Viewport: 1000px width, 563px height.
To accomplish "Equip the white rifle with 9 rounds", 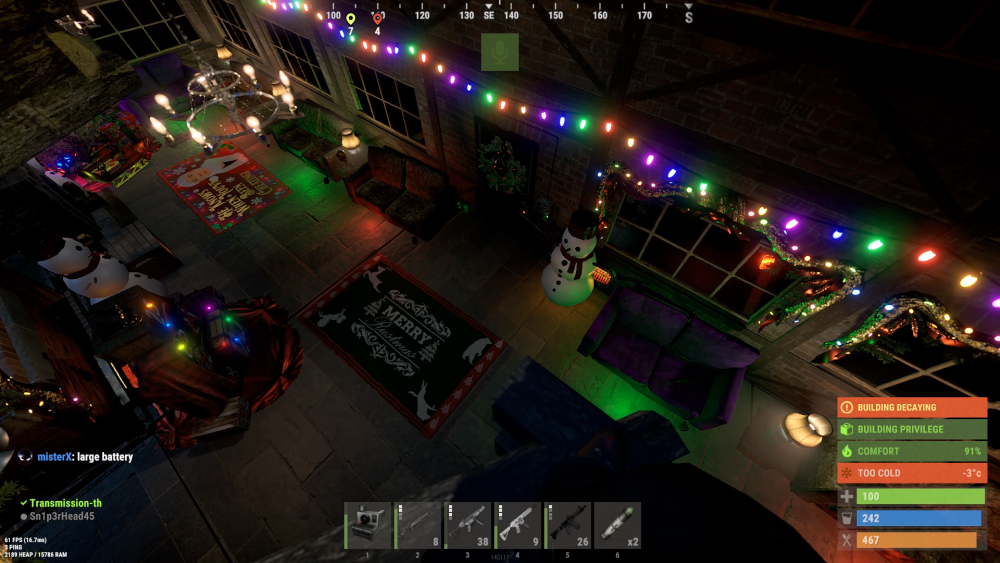I will point(518,525).
